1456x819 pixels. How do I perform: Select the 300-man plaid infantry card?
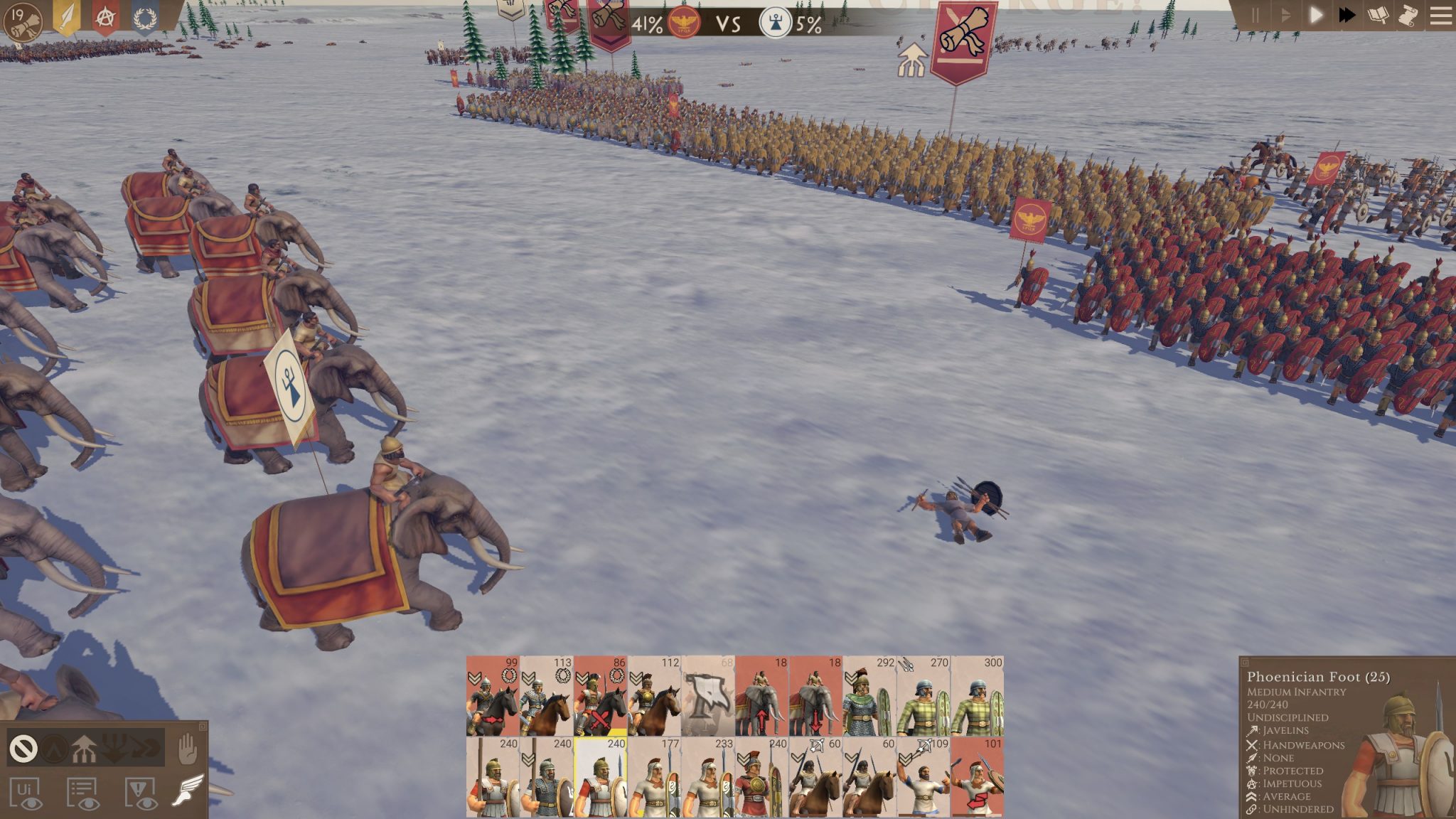pyautogui.click(x=978, y=696)
